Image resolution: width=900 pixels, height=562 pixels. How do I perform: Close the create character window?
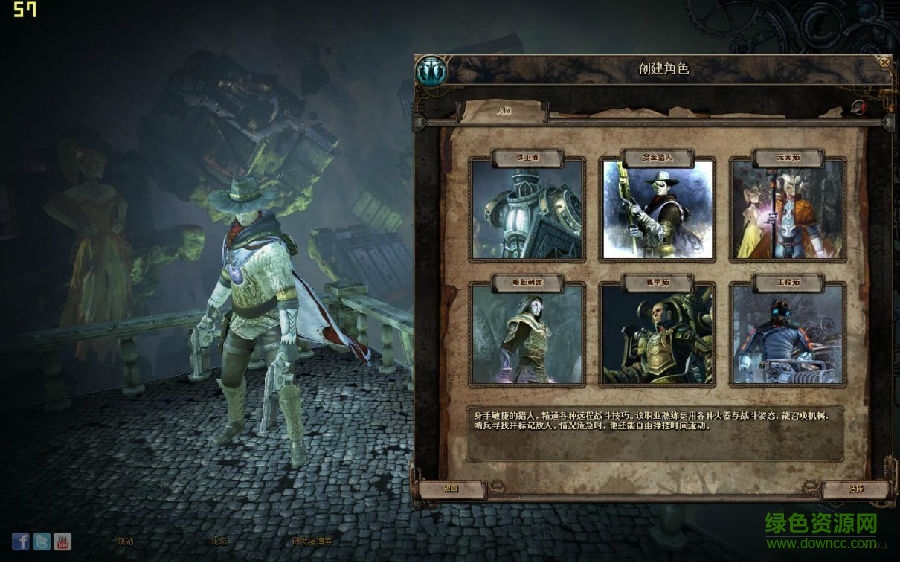point(884,61)
